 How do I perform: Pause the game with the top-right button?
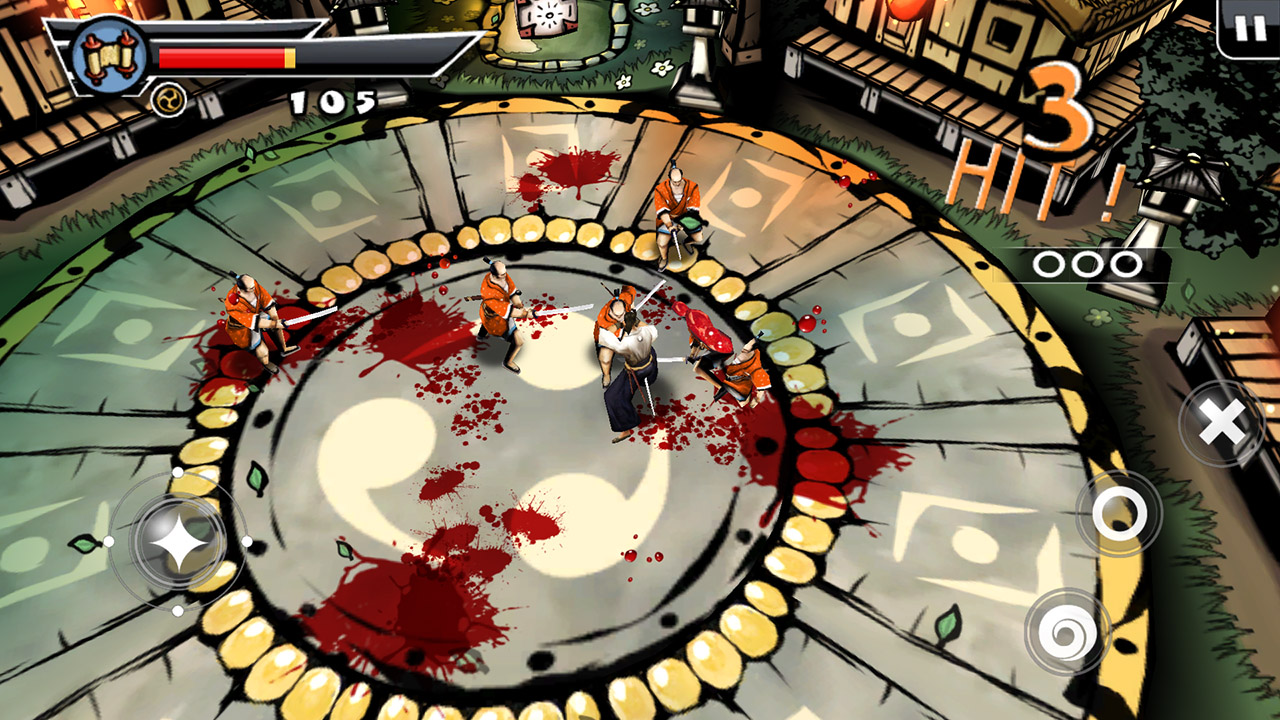click(1249, 27)
